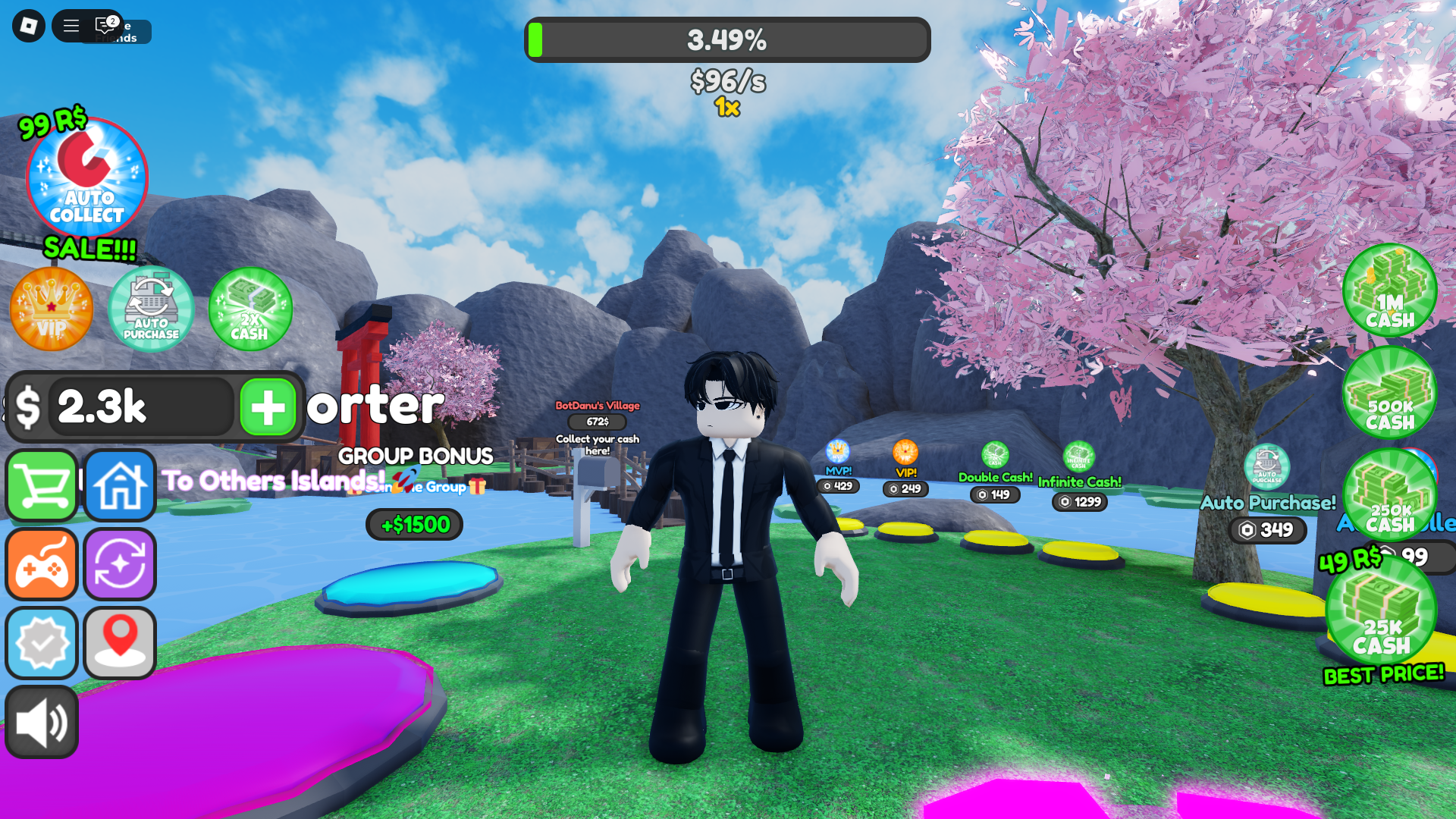This screenshot has width=1456, height=819.
Task: Mute game sound with the speaker icon
Action: 42,721
